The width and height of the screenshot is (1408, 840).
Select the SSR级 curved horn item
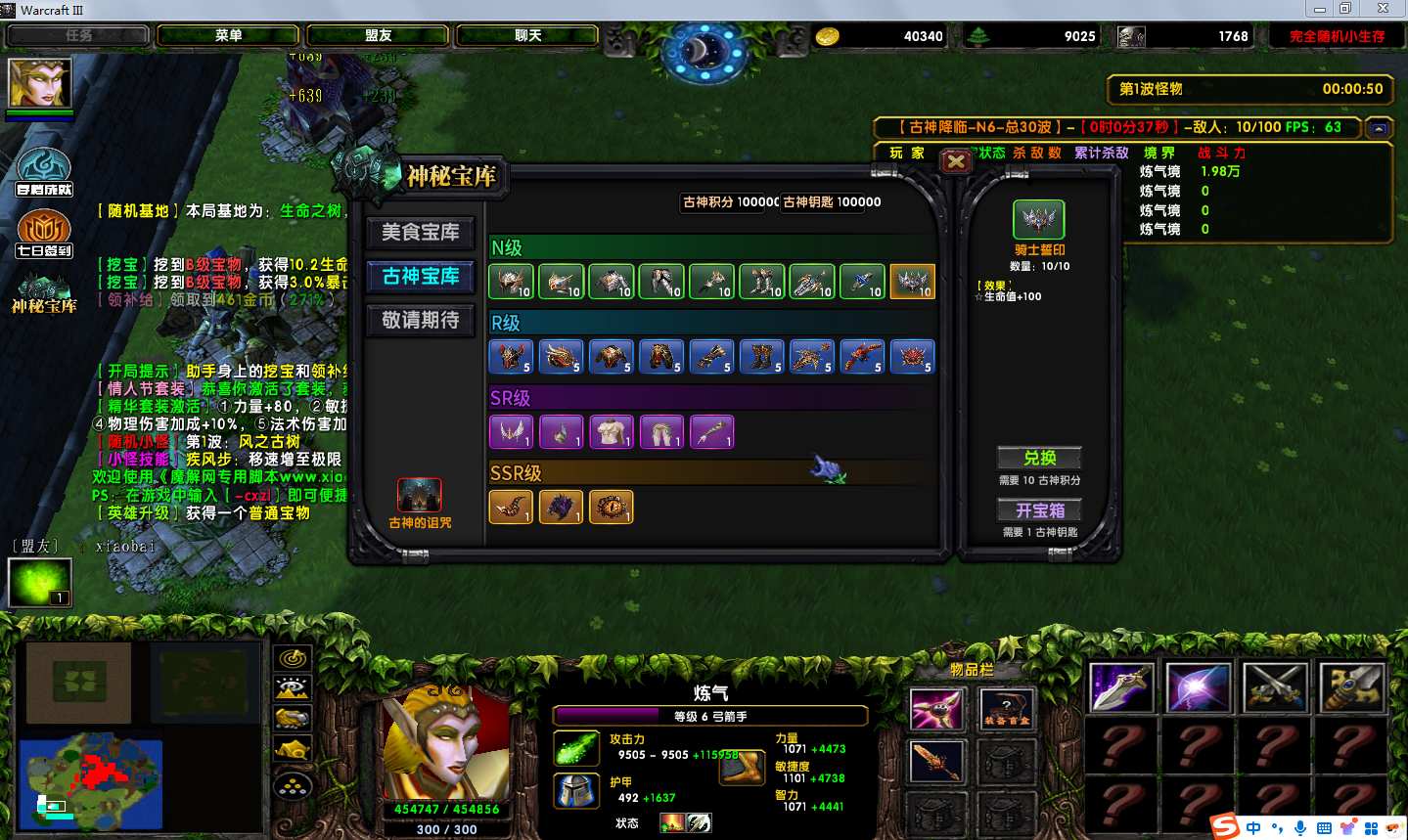pyautogui.click(x=511, y=507)
